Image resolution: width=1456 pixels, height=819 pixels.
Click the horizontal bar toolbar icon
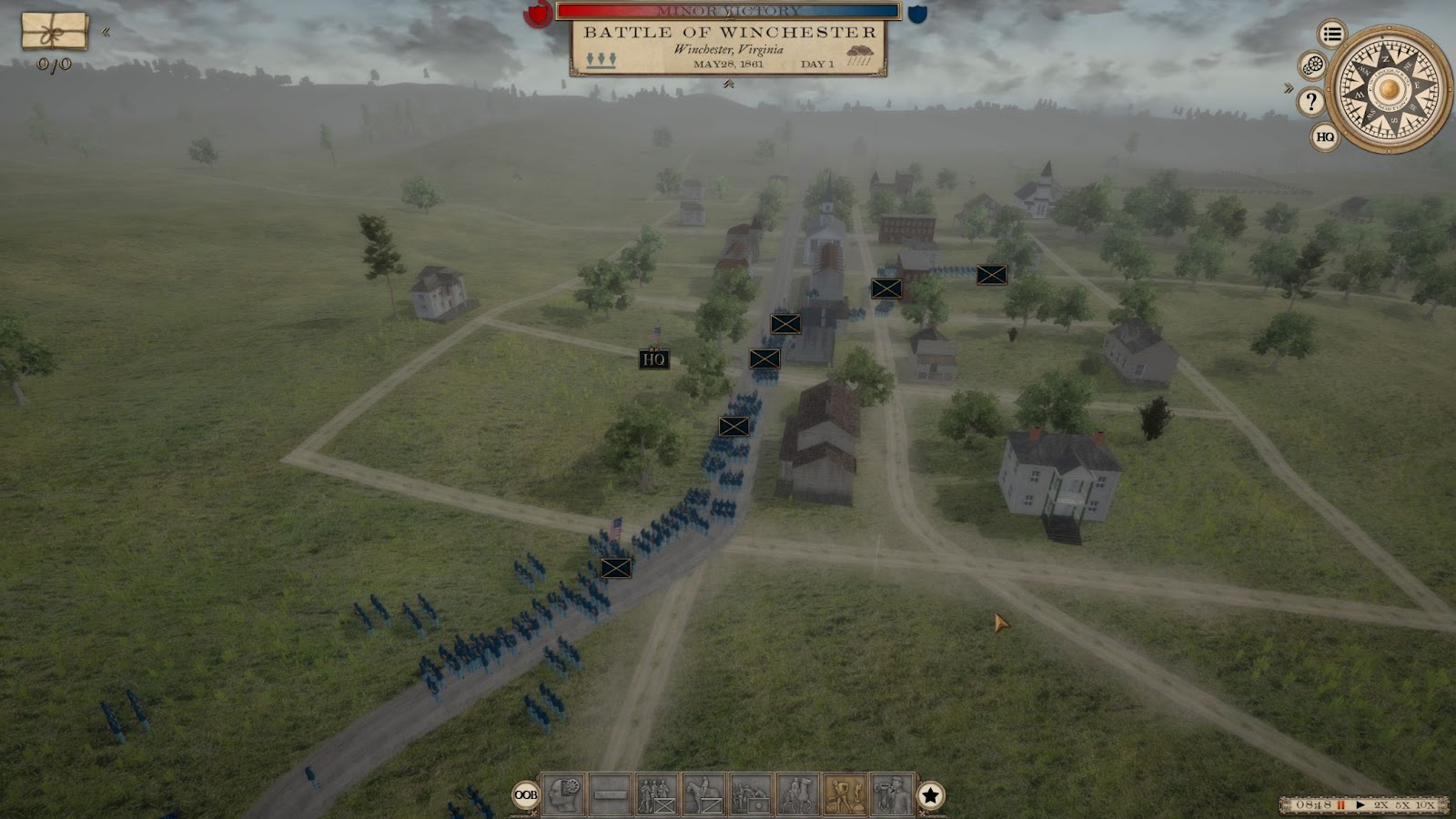[610, 795]
